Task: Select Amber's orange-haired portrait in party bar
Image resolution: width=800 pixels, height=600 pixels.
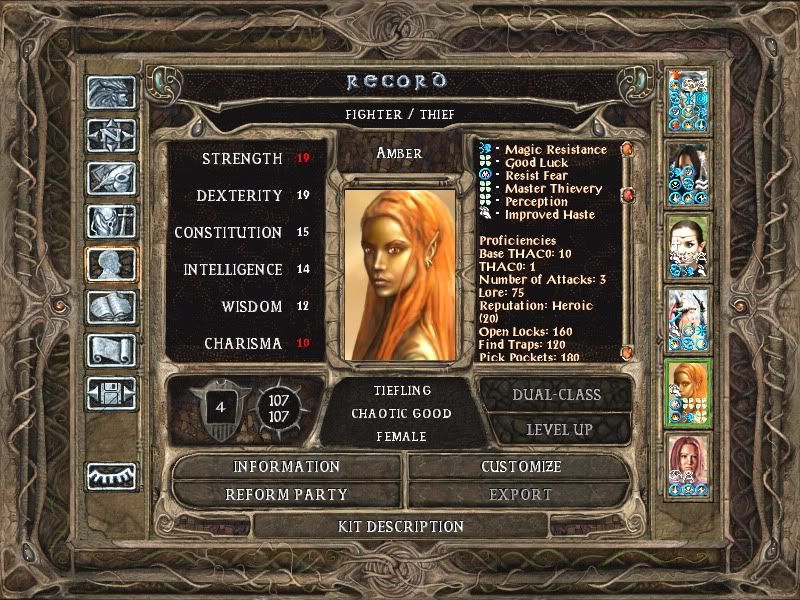Action: [689, 390]
